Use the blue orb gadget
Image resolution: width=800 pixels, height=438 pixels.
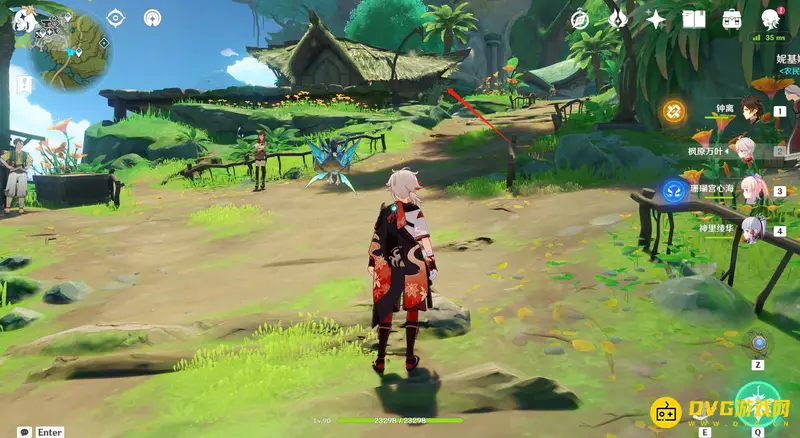[x=759, y=344]
